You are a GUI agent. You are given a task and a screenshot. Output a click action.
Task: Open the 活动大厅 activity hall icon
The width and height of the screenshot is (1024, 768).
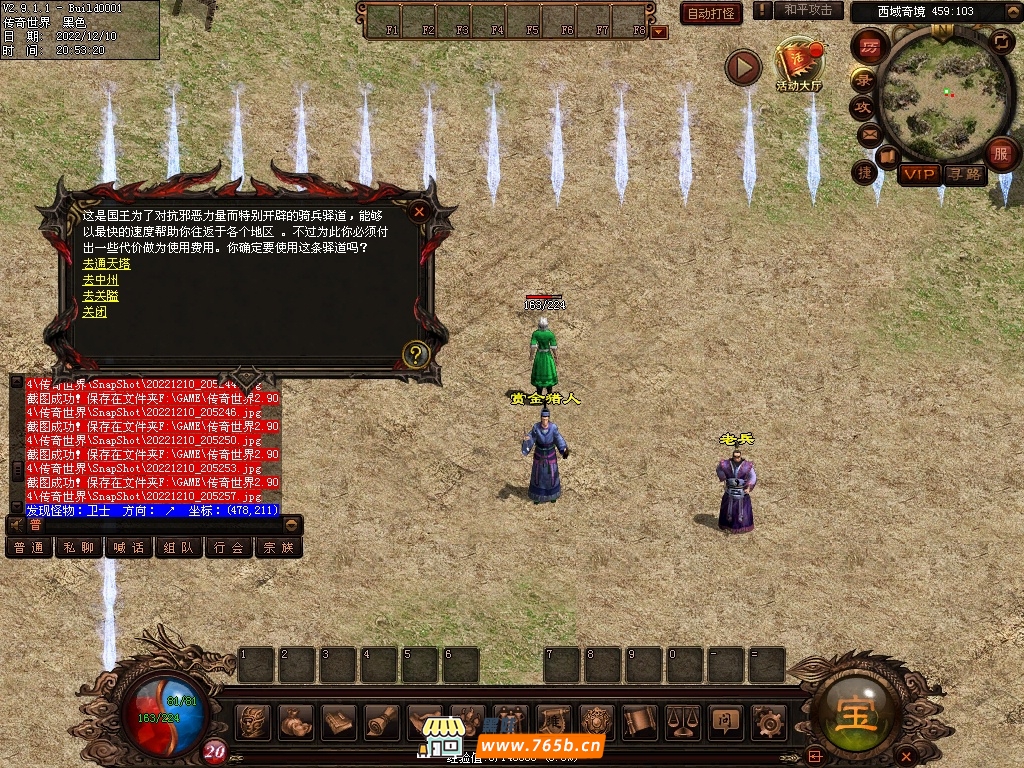798,64
